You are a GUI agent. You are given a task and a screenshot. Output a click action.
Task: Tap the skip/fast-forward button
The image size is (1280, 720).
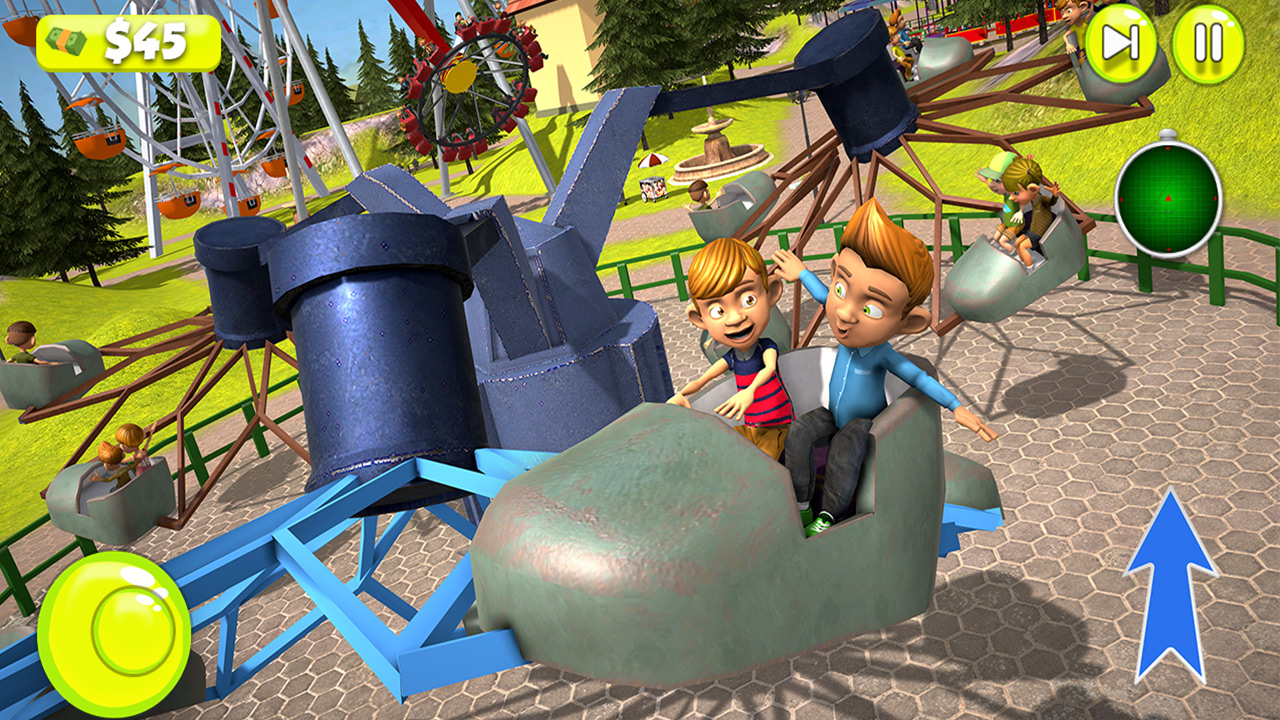1121,42
